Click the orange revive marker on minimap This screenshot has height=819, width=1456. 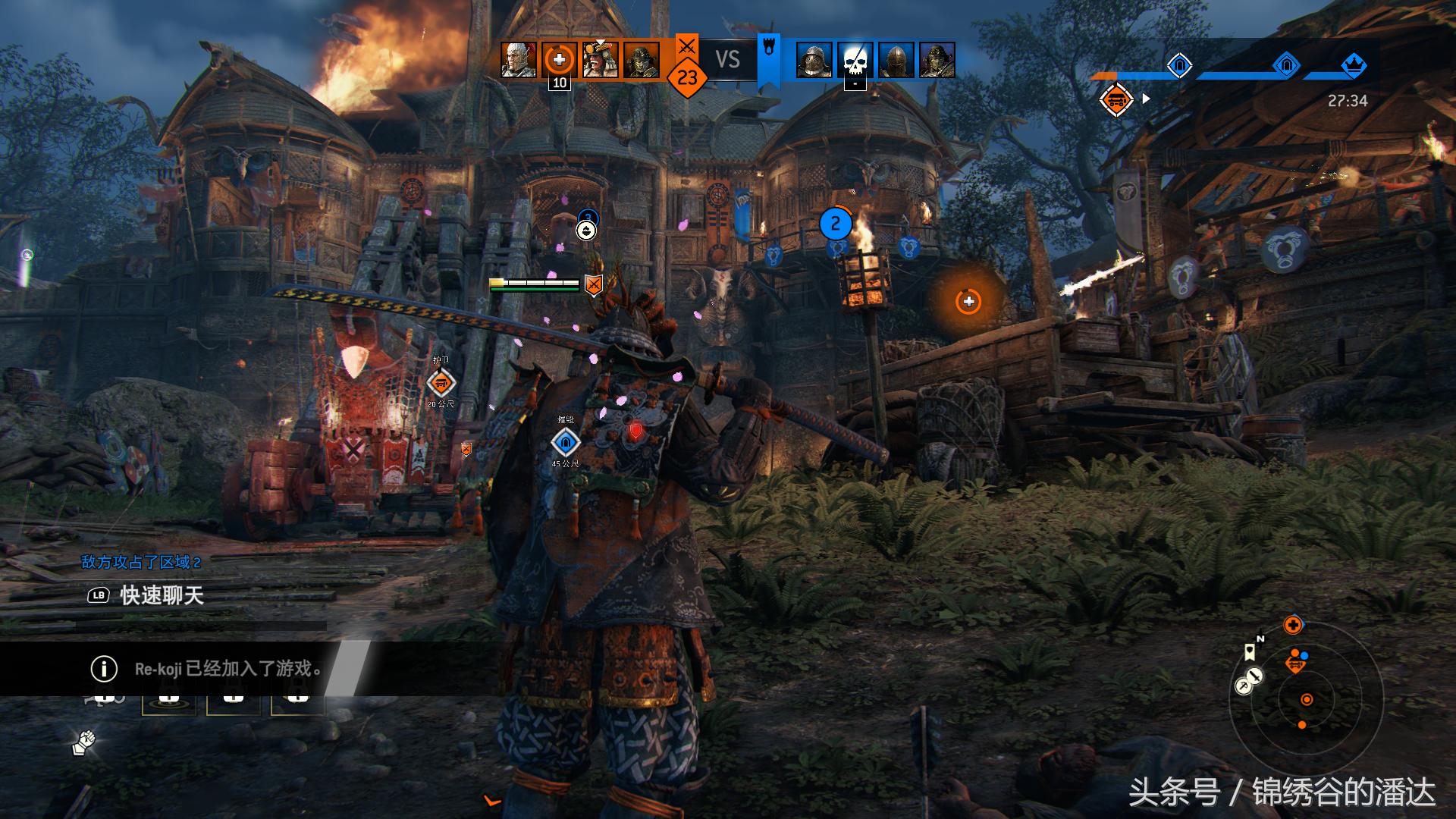pos(1293,626)
